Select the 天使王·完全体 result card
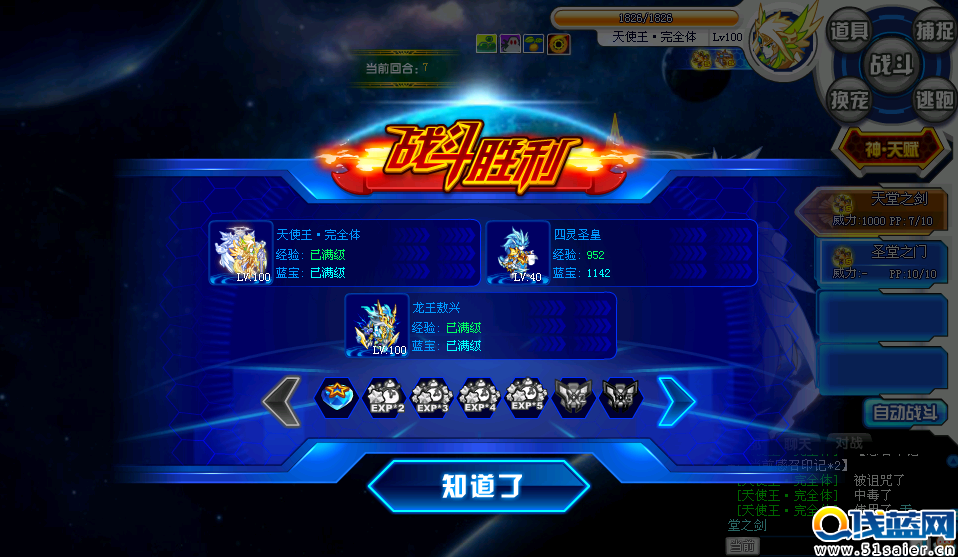This screenshot has height=557, width=958. coord(345,253)
